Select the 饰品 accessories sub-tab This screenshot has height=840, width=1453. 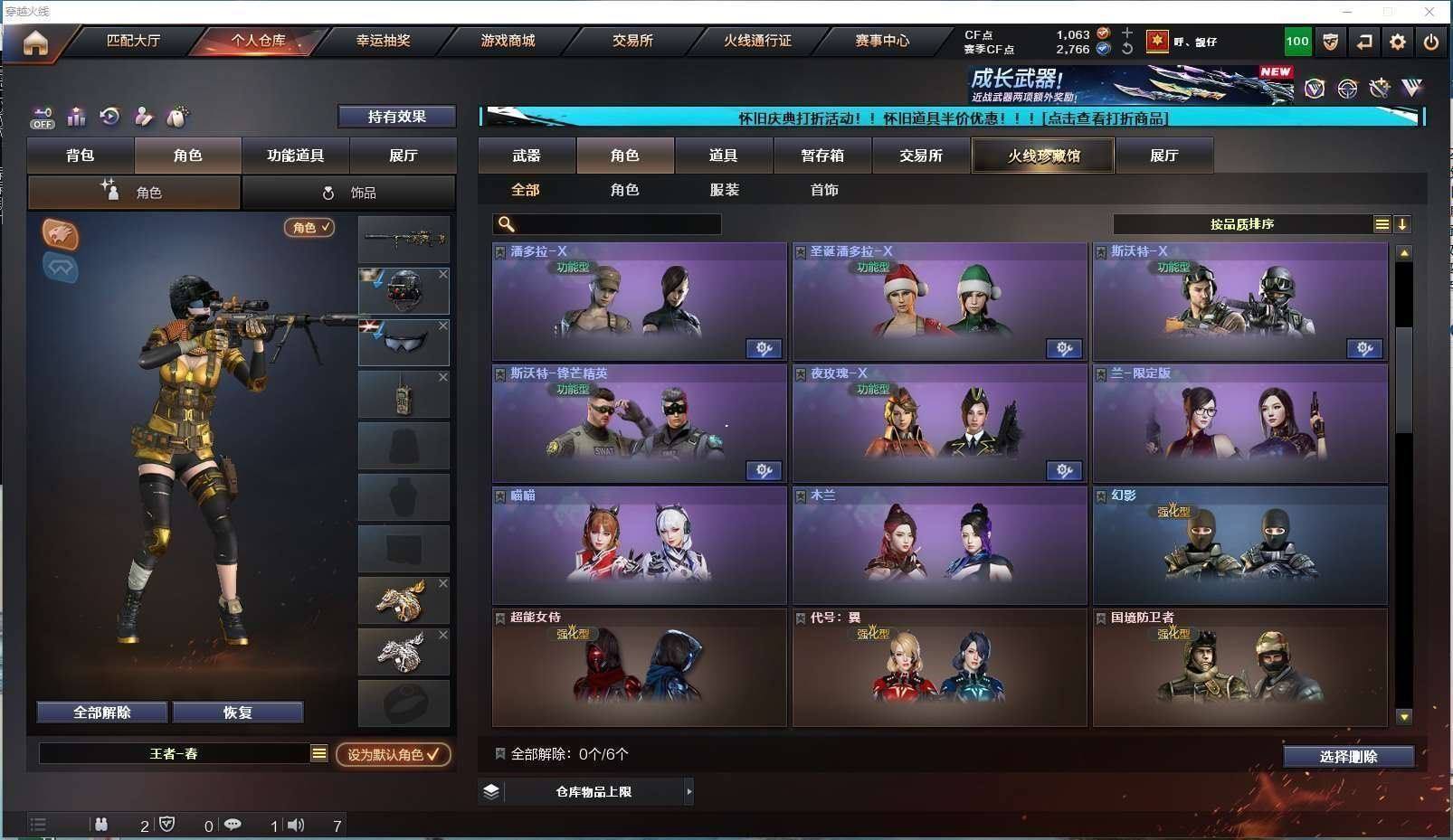349,193
